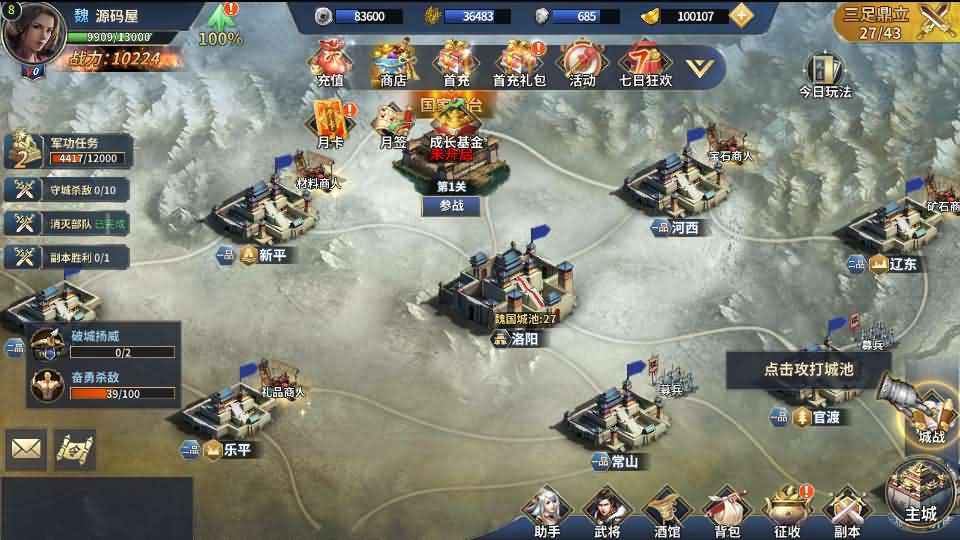The width and height of the screenshot is (960, 540).
Task: Open the 充值 recharge menu
Action: click(x=329, y=62)
